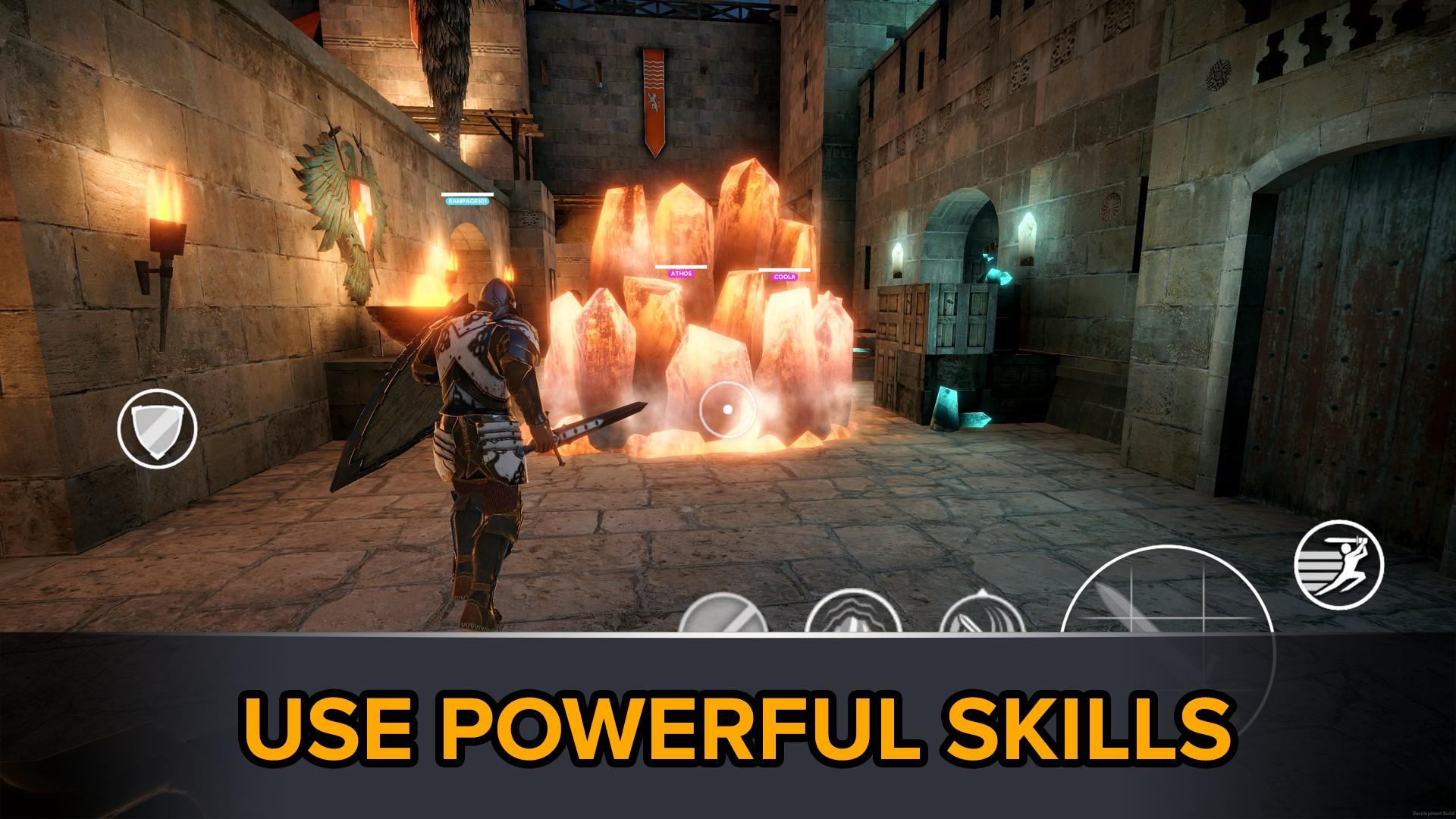
Task: Tap RAMPAGE101 health bar
Action: point(468,193)
